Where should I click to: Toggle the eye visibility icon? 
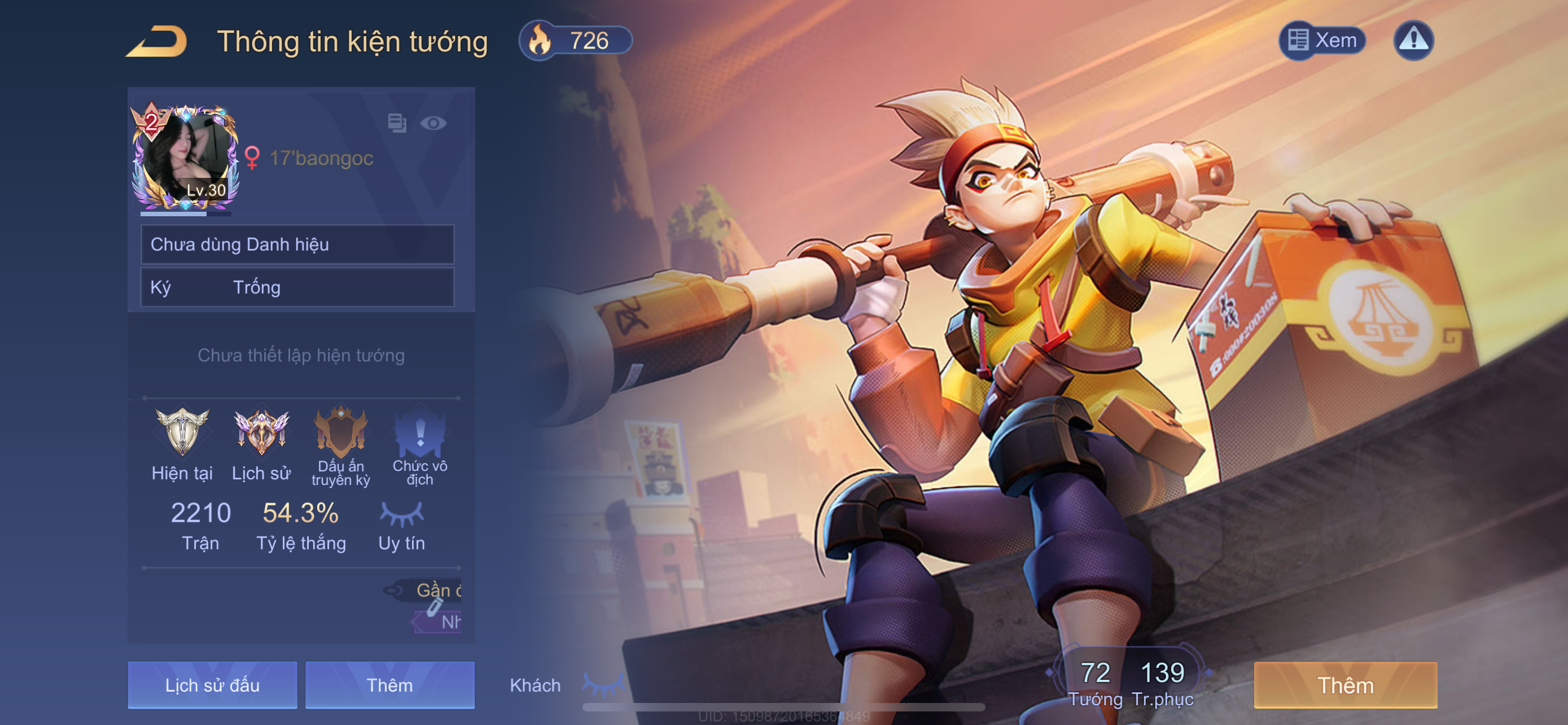coord(433,124)
